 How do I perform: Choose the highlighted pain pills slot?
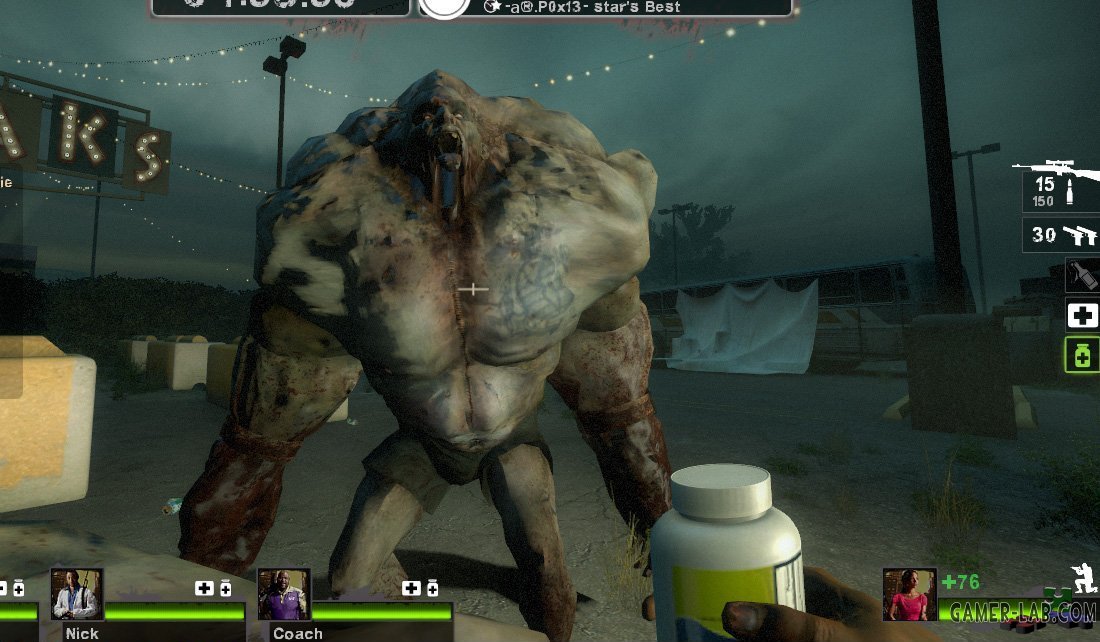click(x=1083, y=355)
